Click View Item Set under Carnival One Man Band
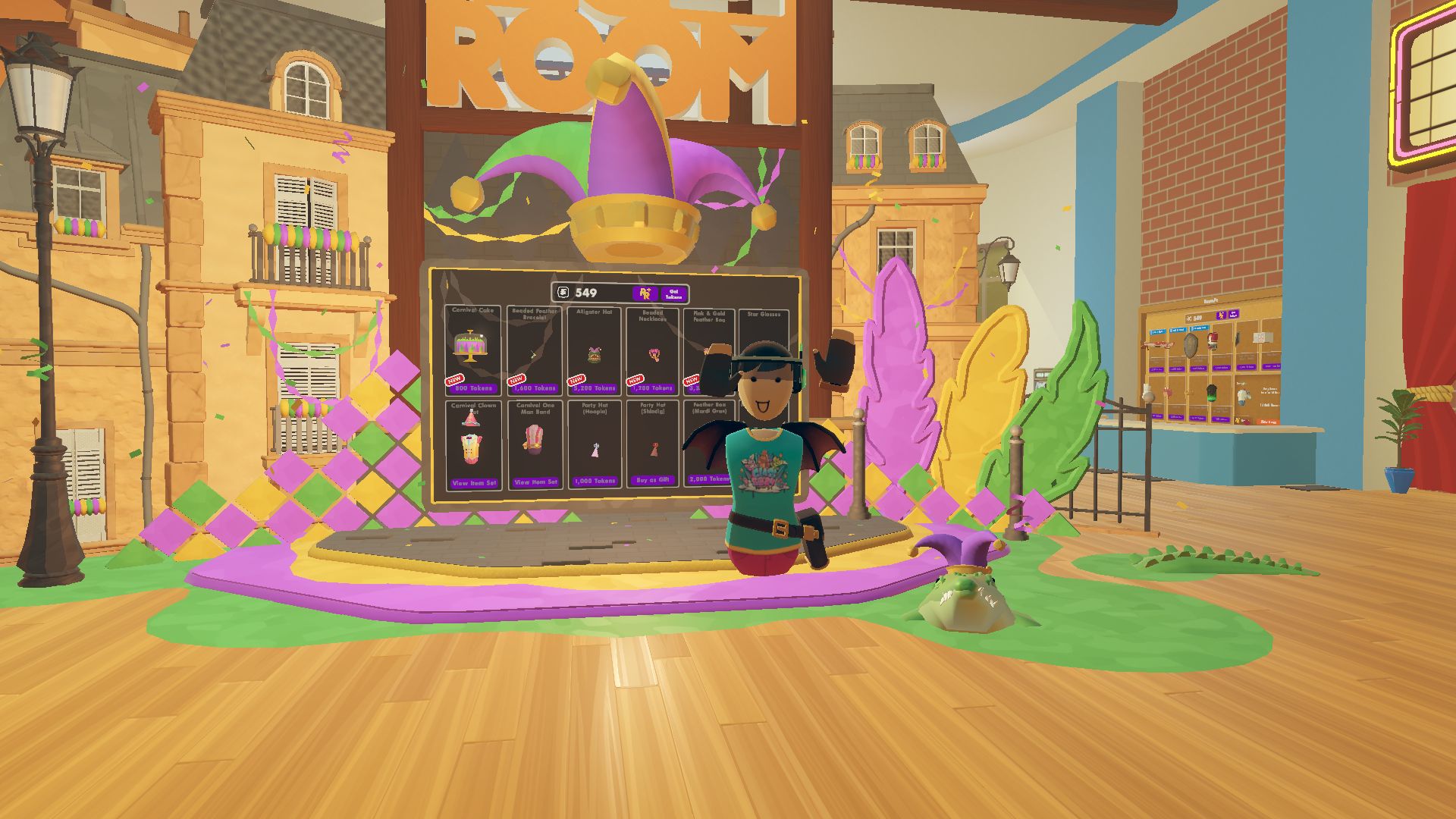Viewport: 1456px width, 819px height. 535,482
